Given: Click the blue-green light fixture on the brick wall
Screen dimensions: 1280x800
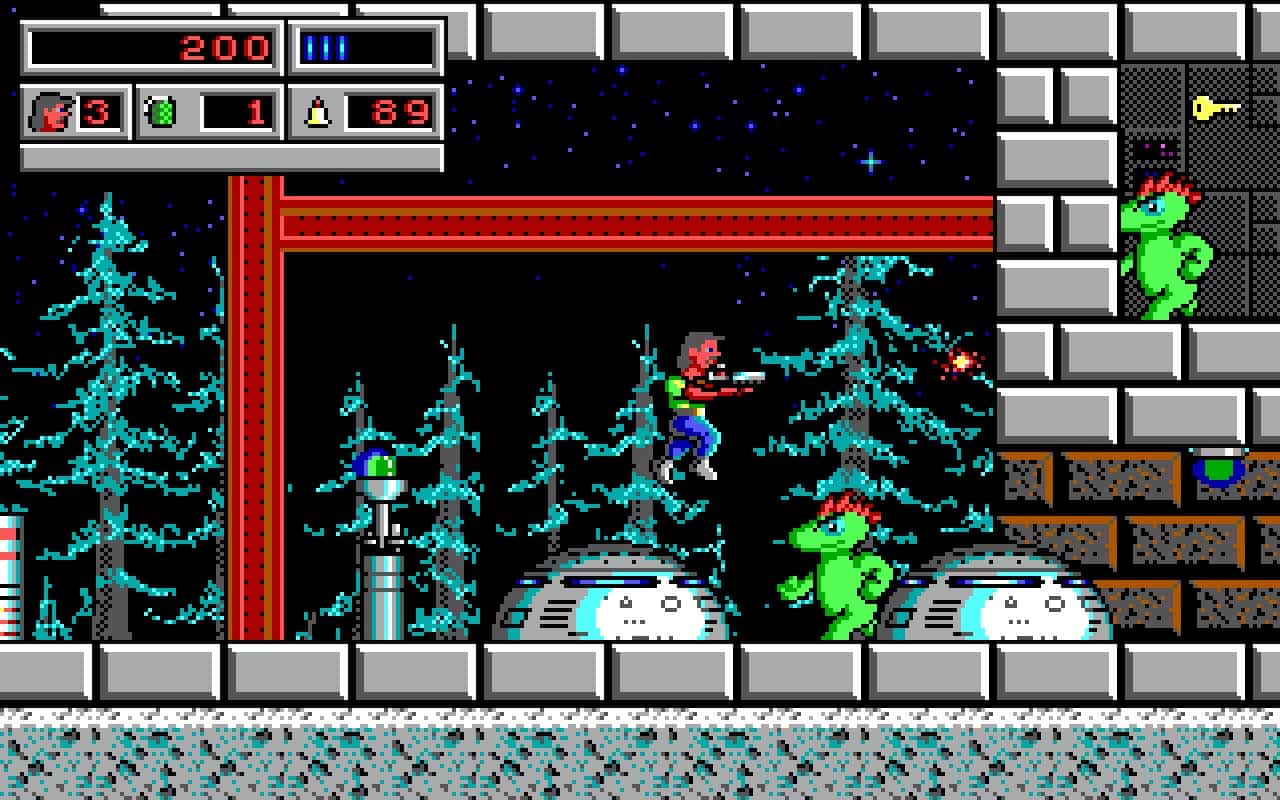Looking at the screenshot, I should 1219,467.
